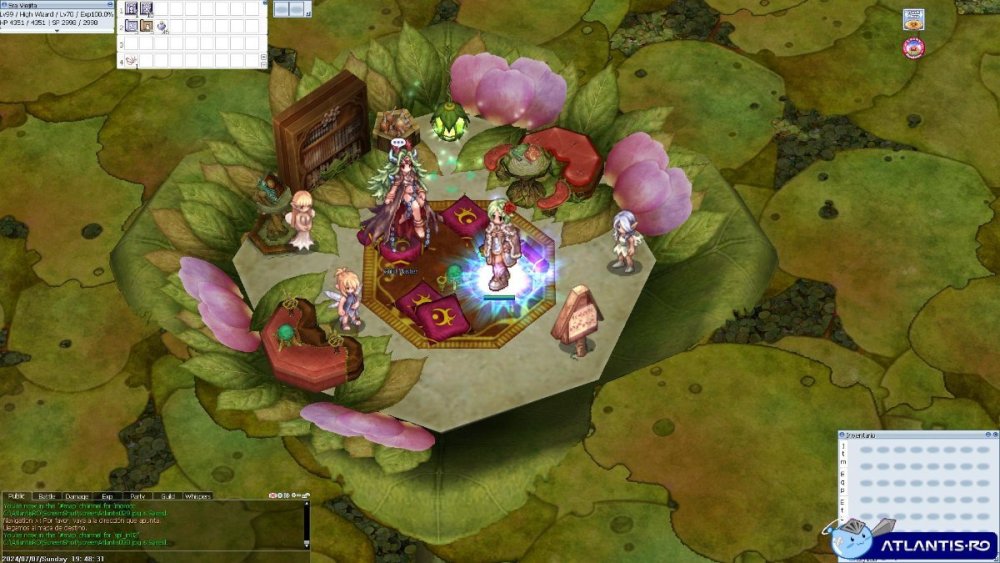
Task: View the Whispers chat tab
Action: pyautogui.click(x=198, y=496)
